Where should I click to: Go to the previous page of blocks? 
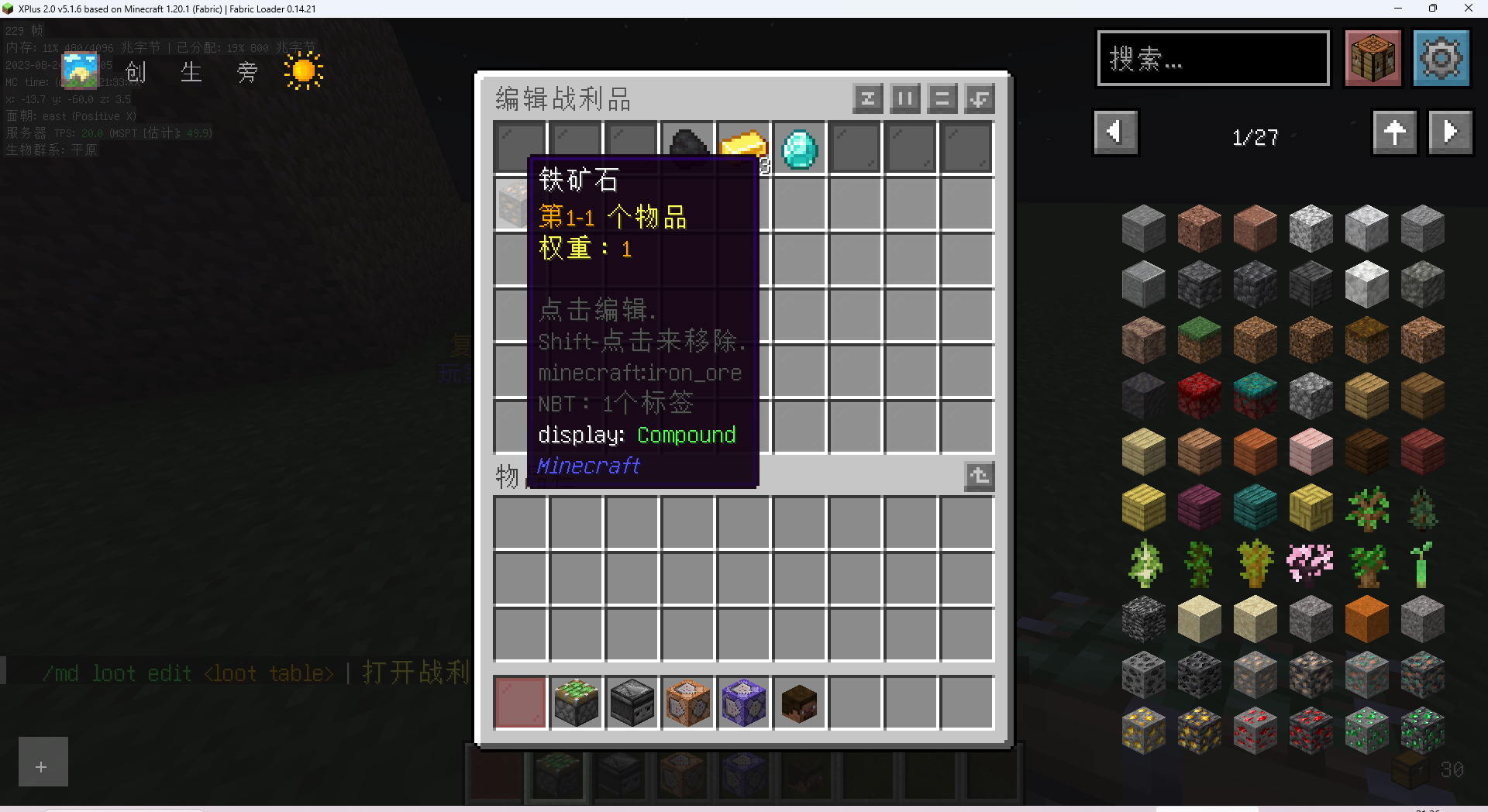coord(1115,132)
